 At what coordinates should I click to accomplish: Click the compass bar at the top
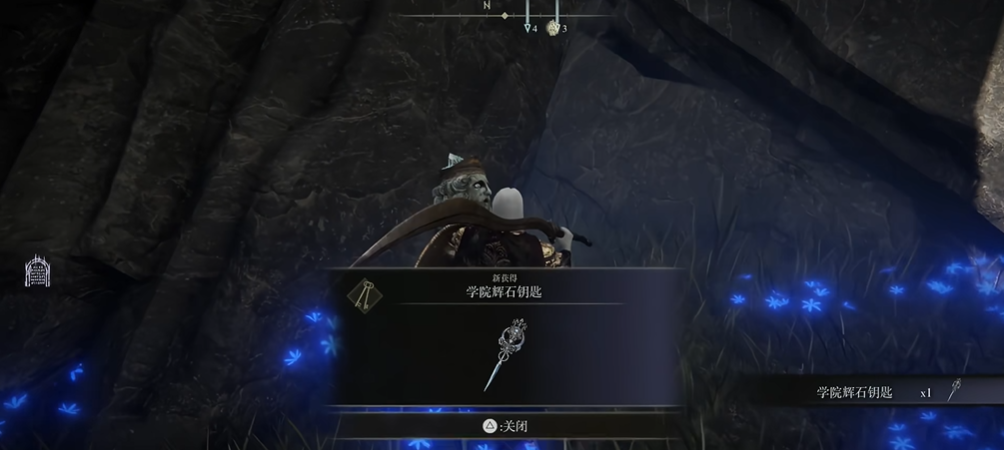pos(505,15)
